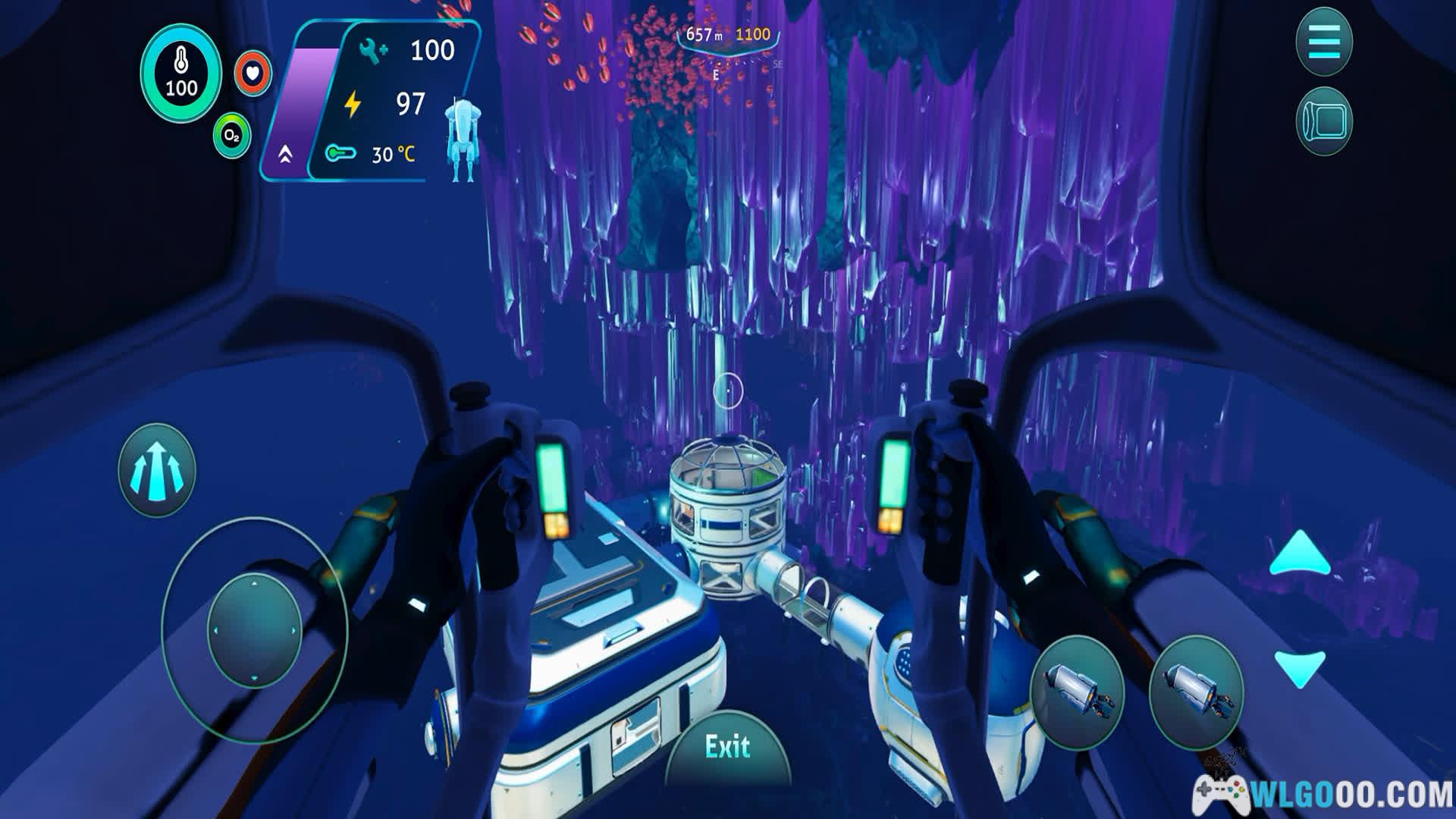Screen dimensions: 1456x819
Task: Open the hamburger menu
Action: tap(1324, 41)
